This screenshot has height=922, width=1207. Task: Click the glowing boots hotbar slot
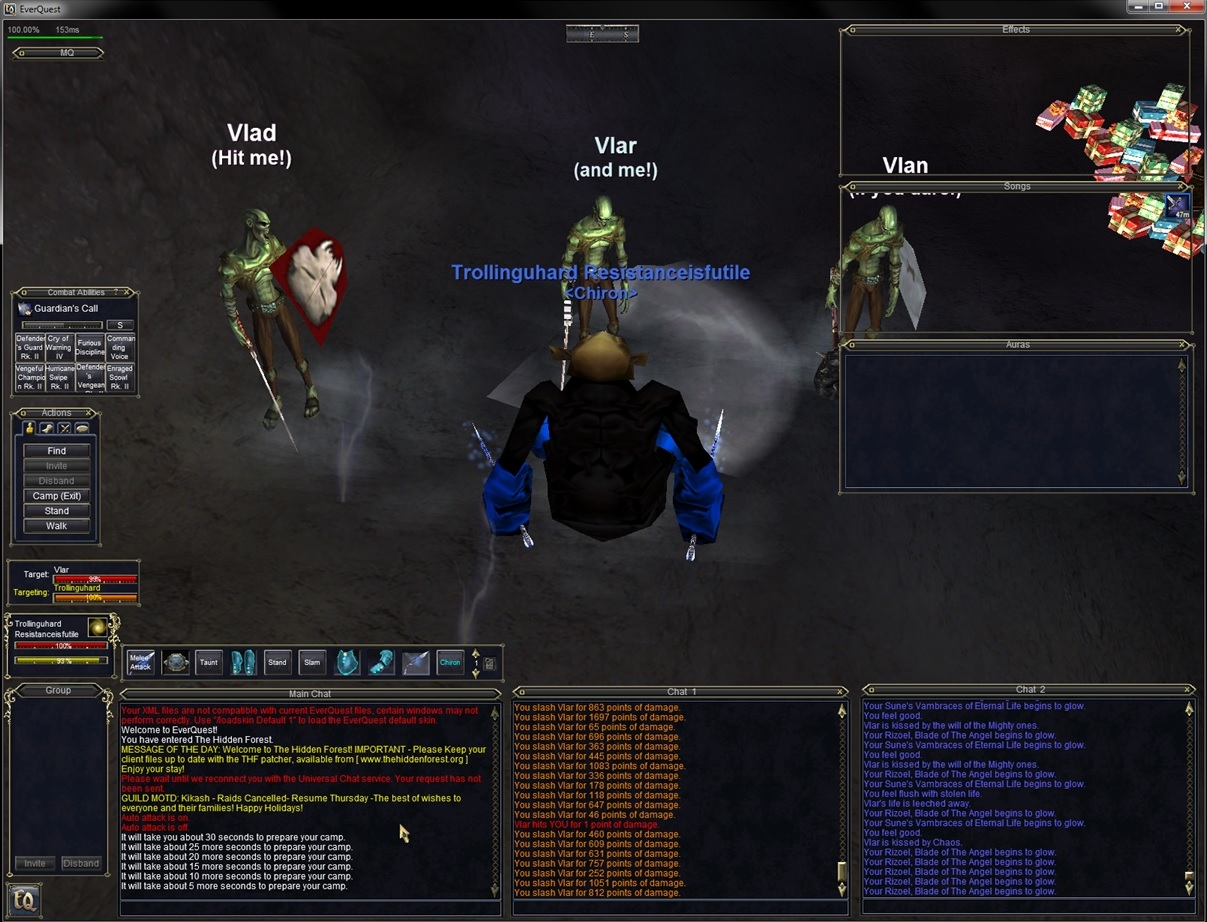click(x=243, y=662)
